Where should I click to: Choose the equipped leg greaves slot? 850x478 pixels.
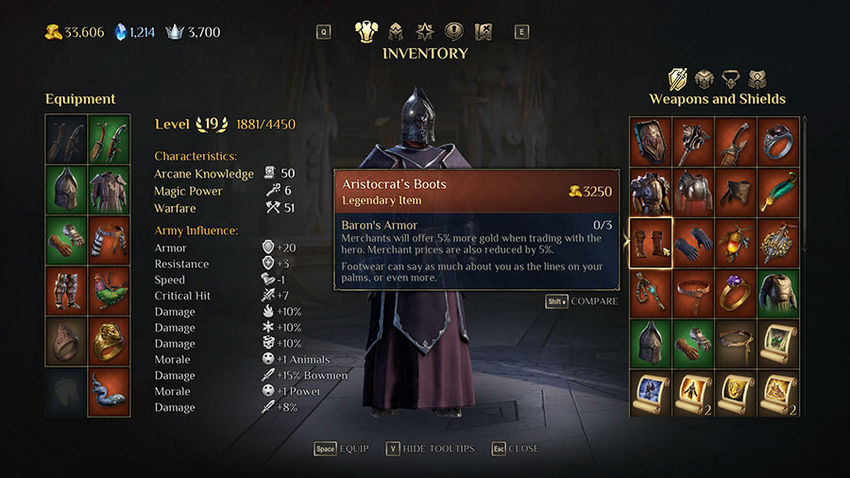point(65,290)
